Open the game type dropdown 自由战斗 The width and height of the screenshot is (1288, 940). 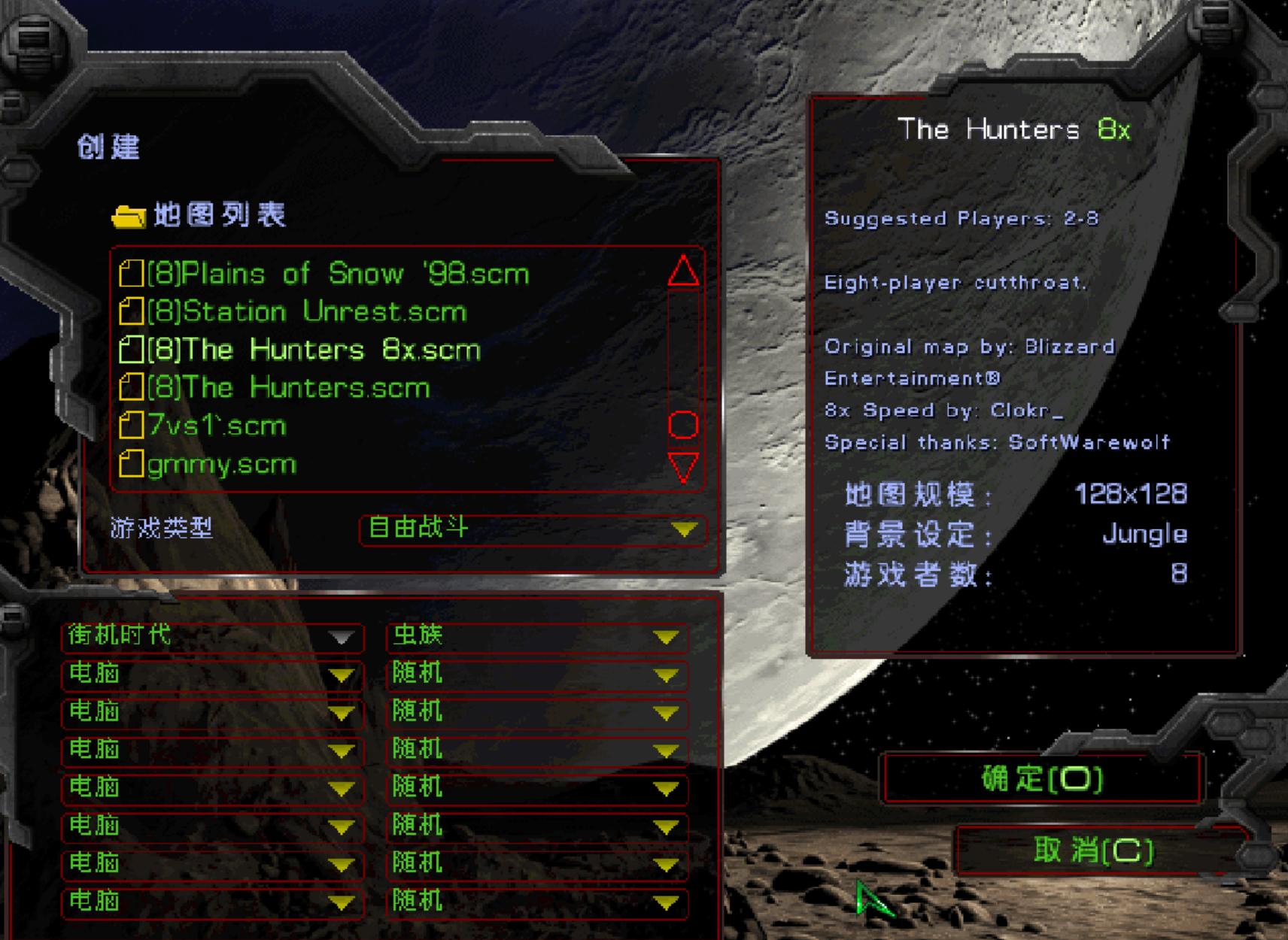coord(533,529)
